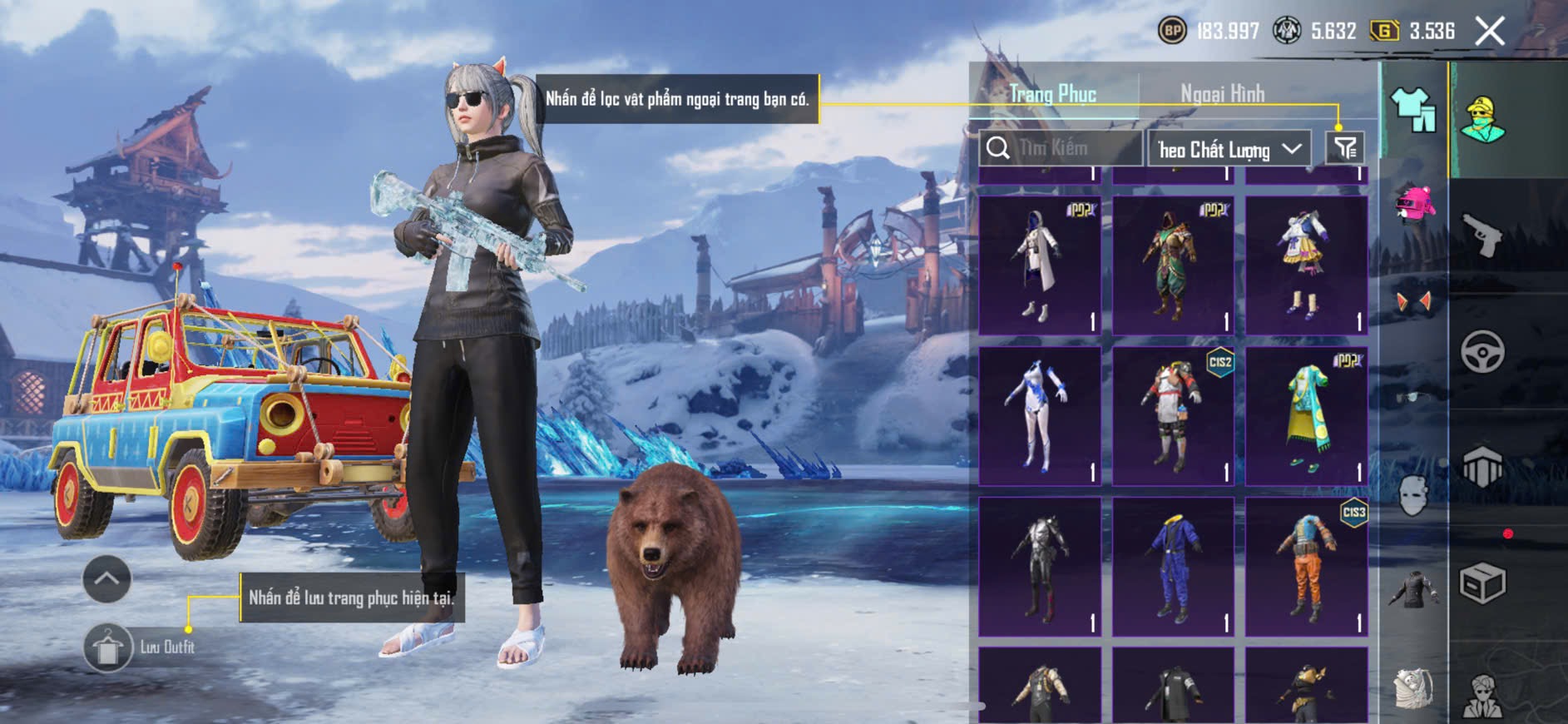Toggle the owned-items filter funnel icon
Image resolution: width=1568 pixels, height=724 pixels.
point(1345,148)
